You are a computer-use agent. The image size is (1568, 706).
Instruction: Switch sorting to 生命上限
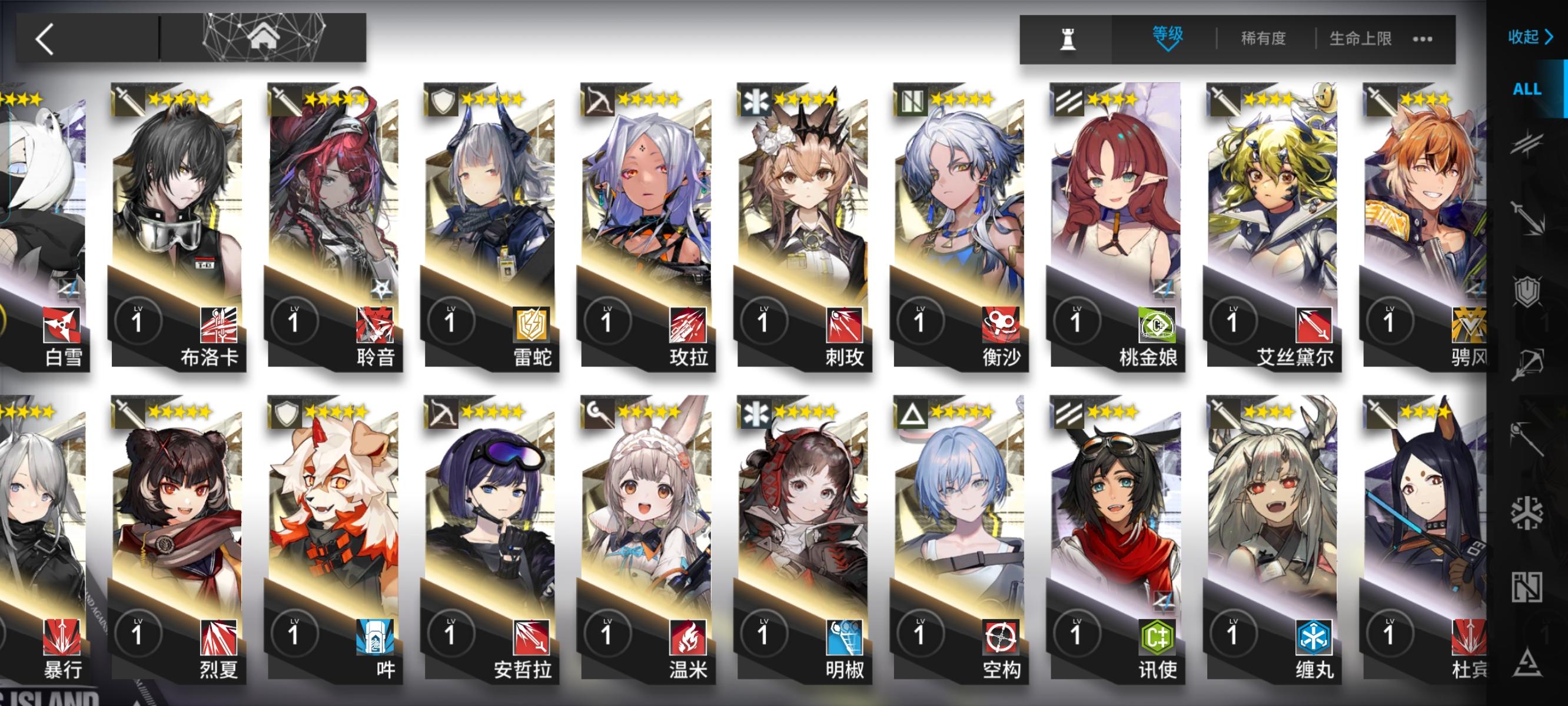coord(1360,38)
